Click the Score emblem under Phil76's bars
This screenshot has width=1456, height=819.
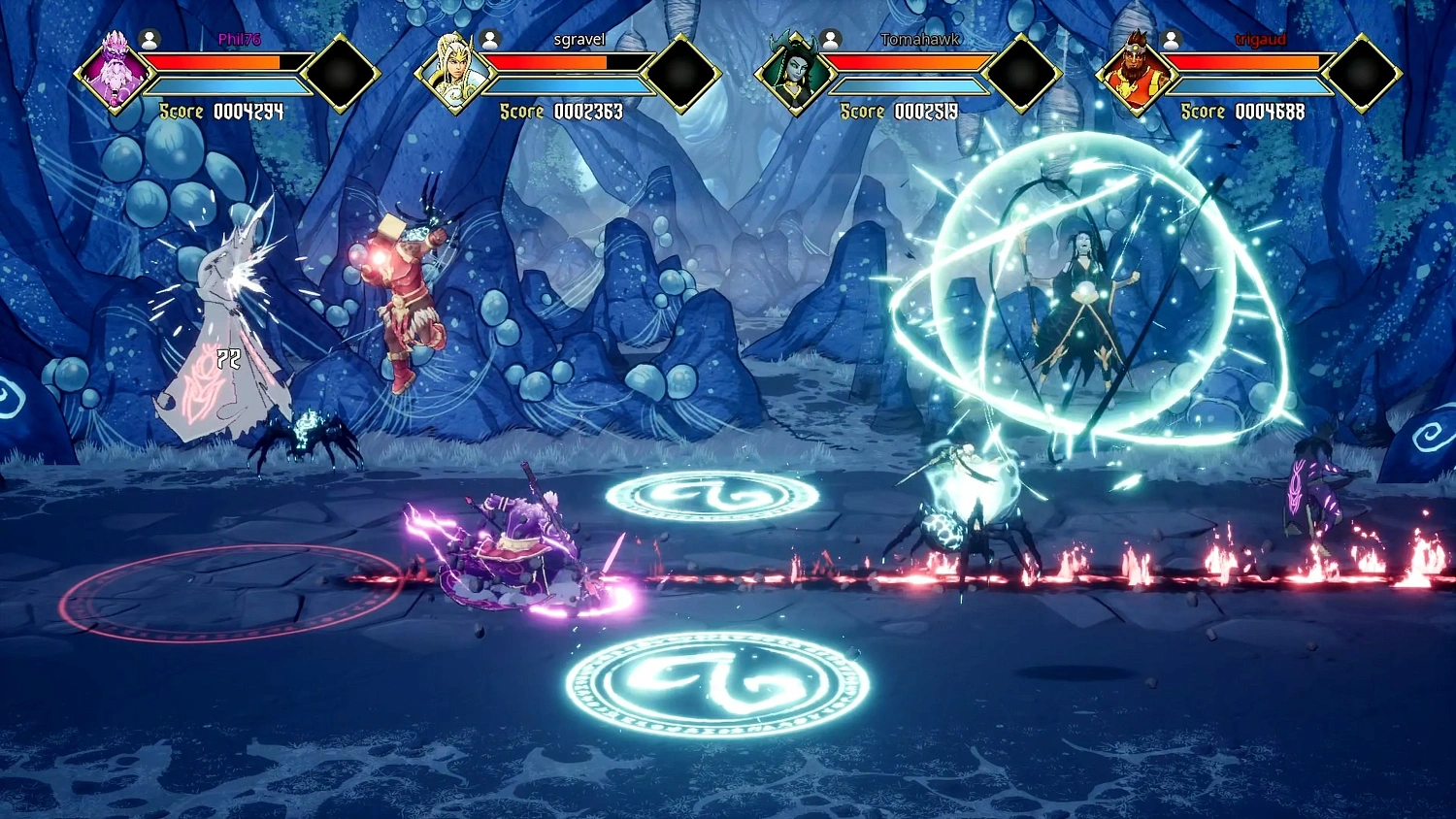click(180, 112)
